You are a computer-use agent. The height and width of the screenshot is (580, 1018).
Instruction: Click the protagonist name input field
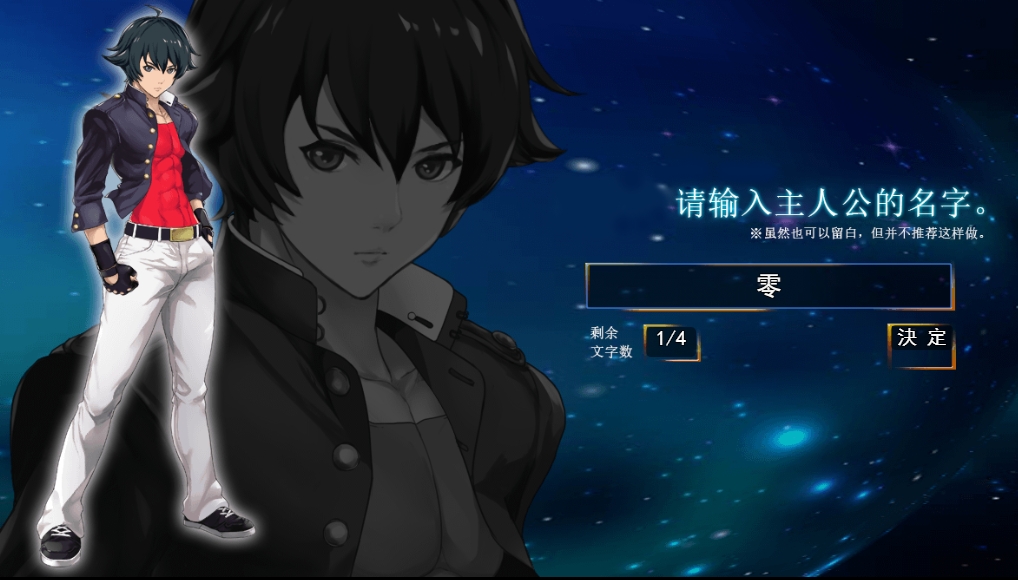click(768, 286)
